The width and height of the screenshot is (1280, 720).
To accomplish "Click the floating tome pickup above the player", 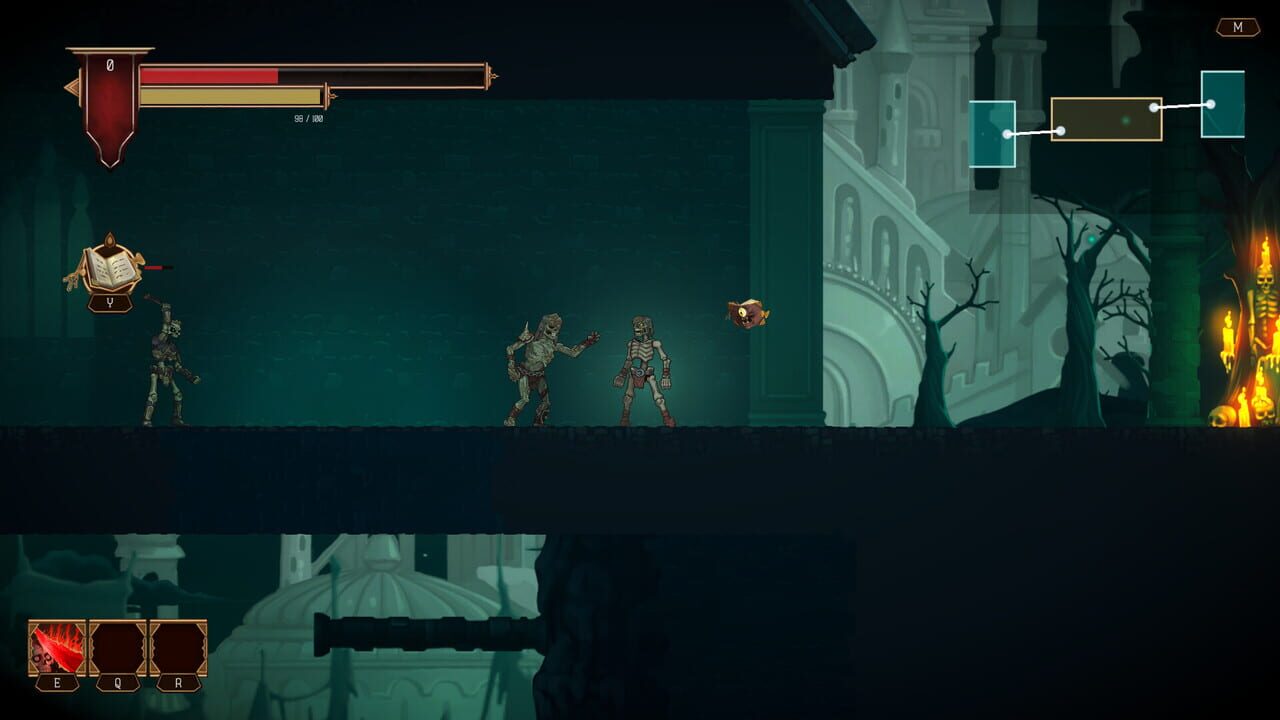I will coord(112,266).
